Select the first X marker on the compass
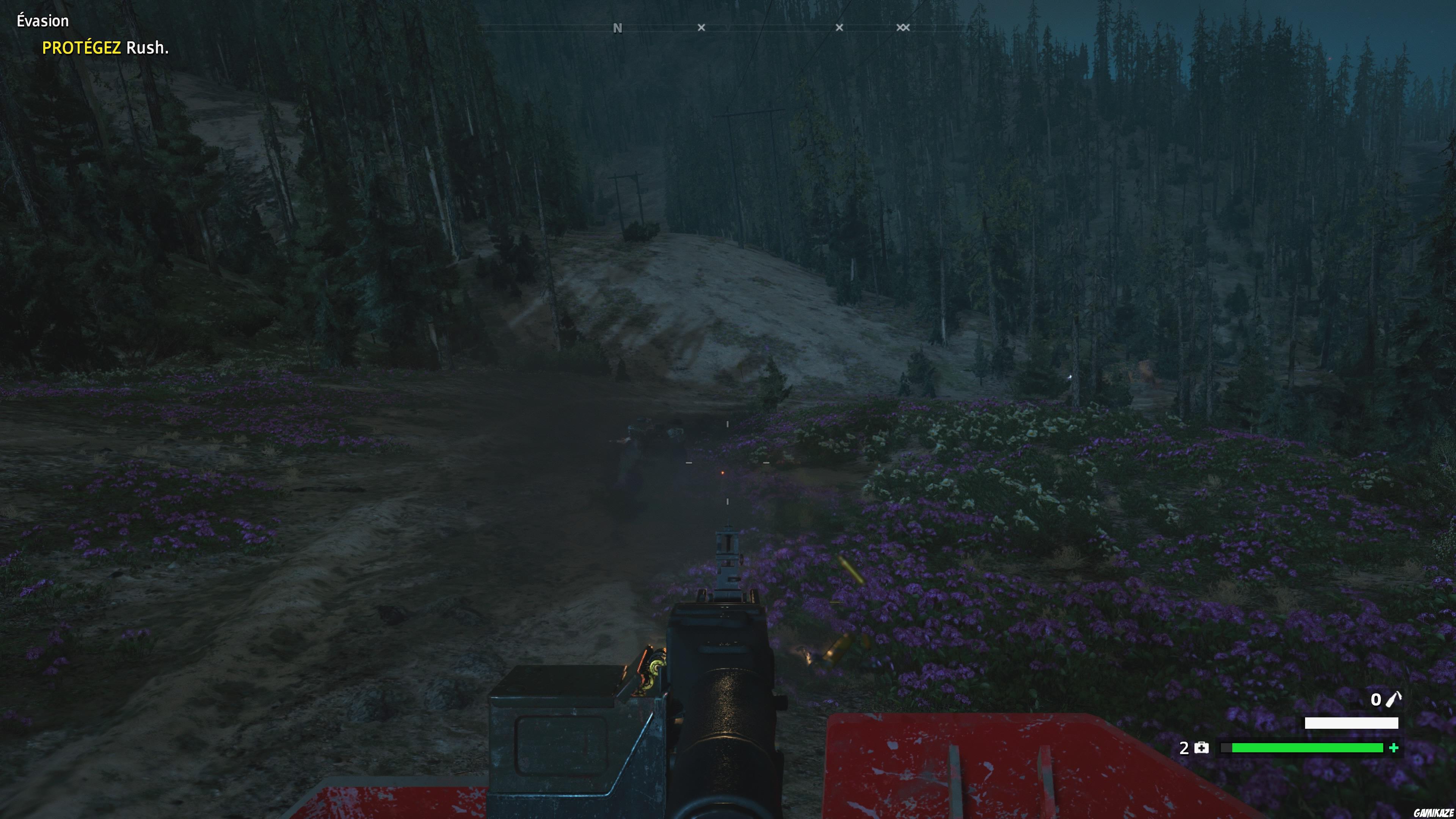 pos(701,27)
